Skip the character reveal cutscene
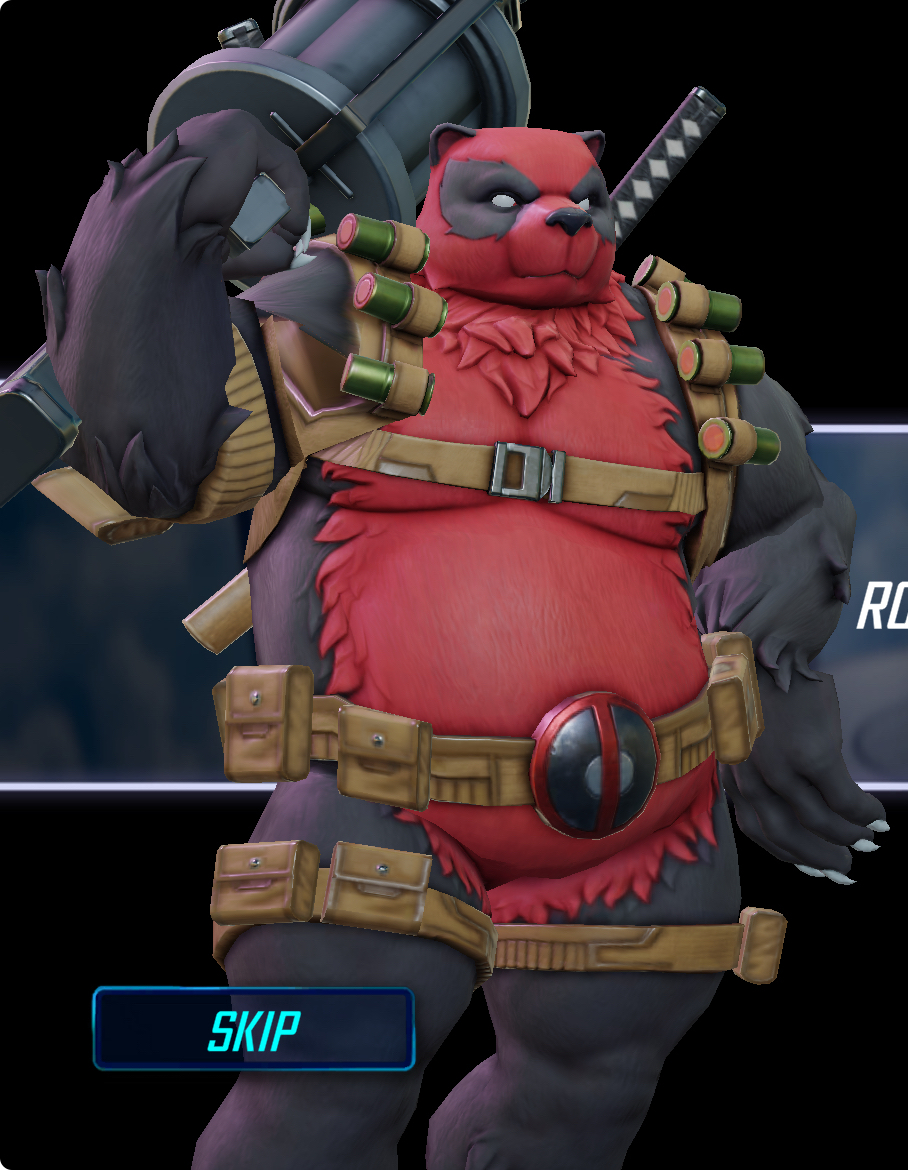Image resolution: width=908 pixels, height=1170 pixels. click(x=253, y=1029)
